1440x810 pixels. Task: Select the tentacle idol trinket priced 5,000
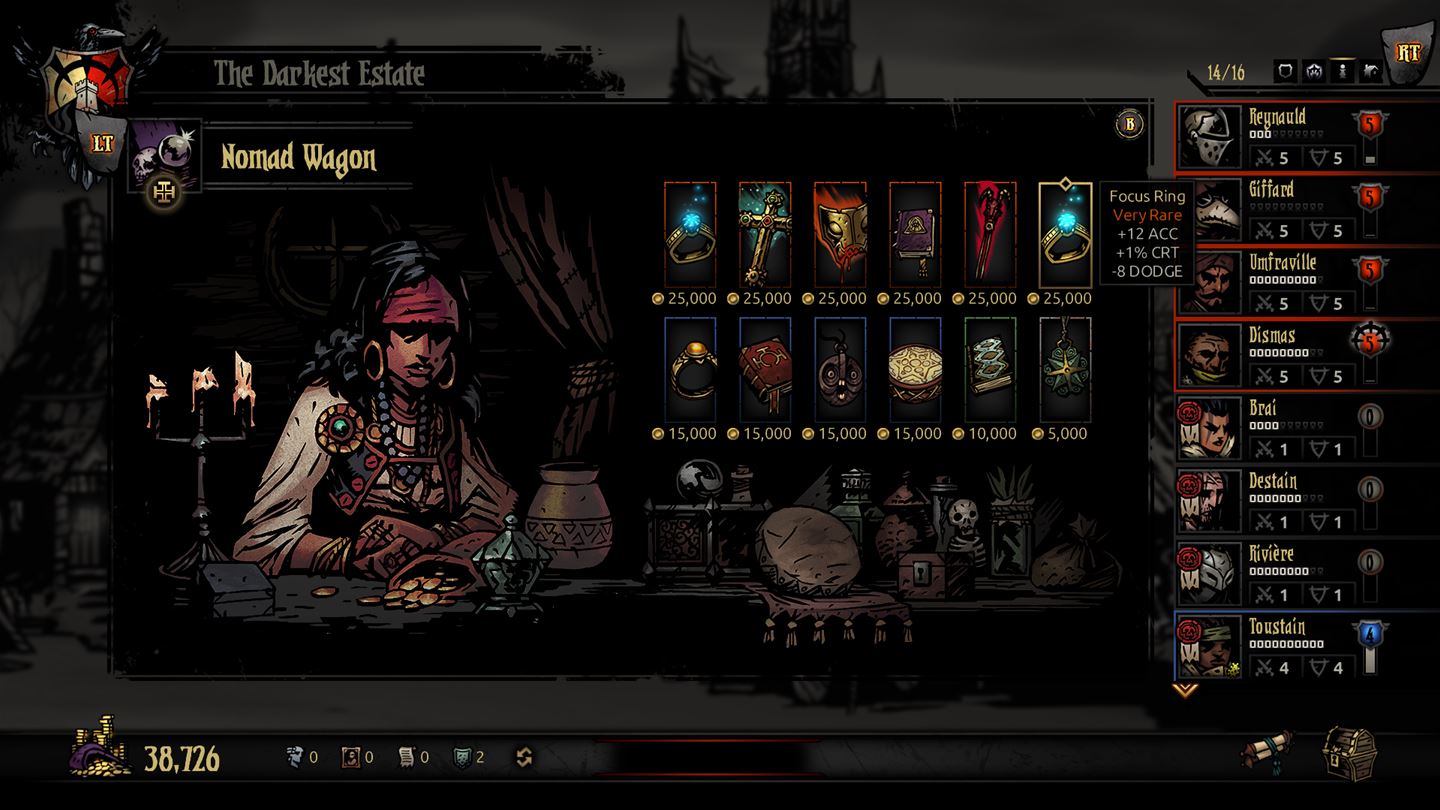pyautogui.click(x=1065, y=368)
